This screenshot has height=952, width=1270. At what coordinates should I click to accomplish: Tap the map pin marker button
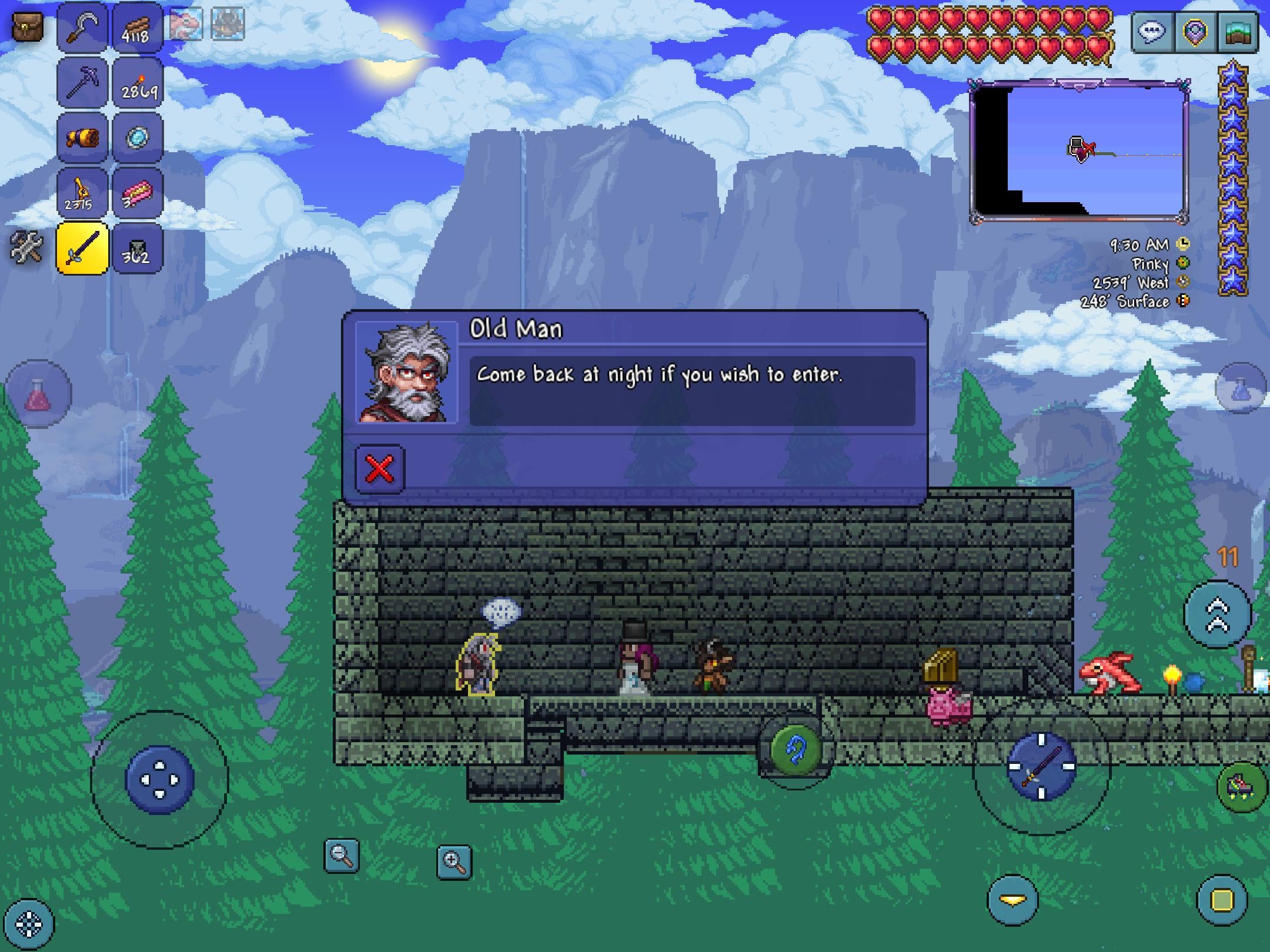click(x=1195, y=31)
